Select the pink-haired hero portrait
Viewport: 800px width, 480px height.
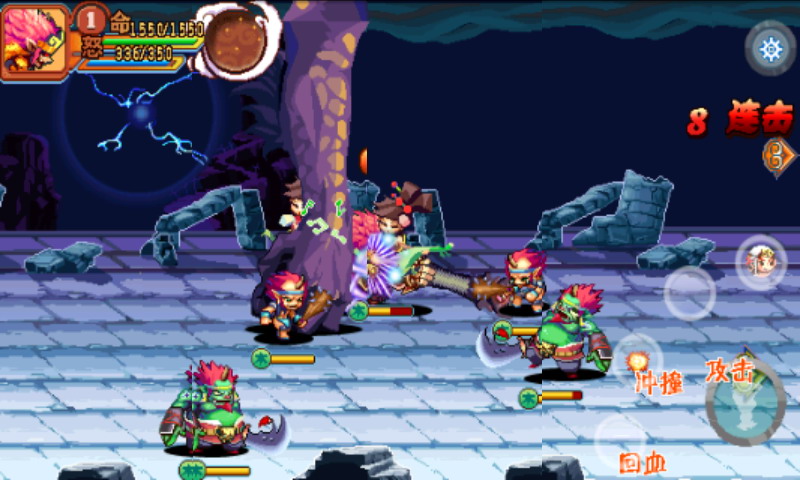click(x=34, y=40)
